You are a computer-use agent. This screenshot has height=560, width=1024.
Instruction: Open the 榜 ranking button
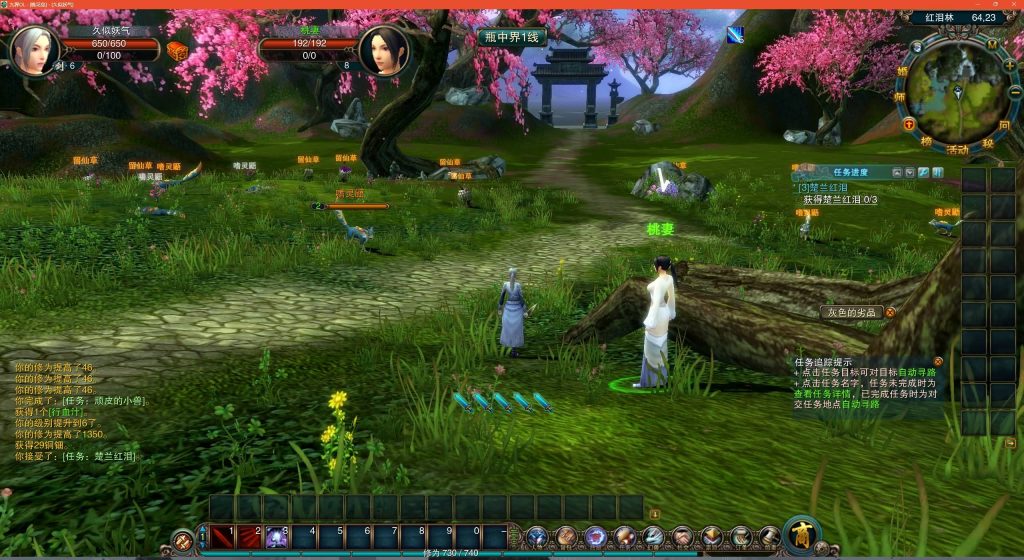pyautogui.click(x=925, y=142)
